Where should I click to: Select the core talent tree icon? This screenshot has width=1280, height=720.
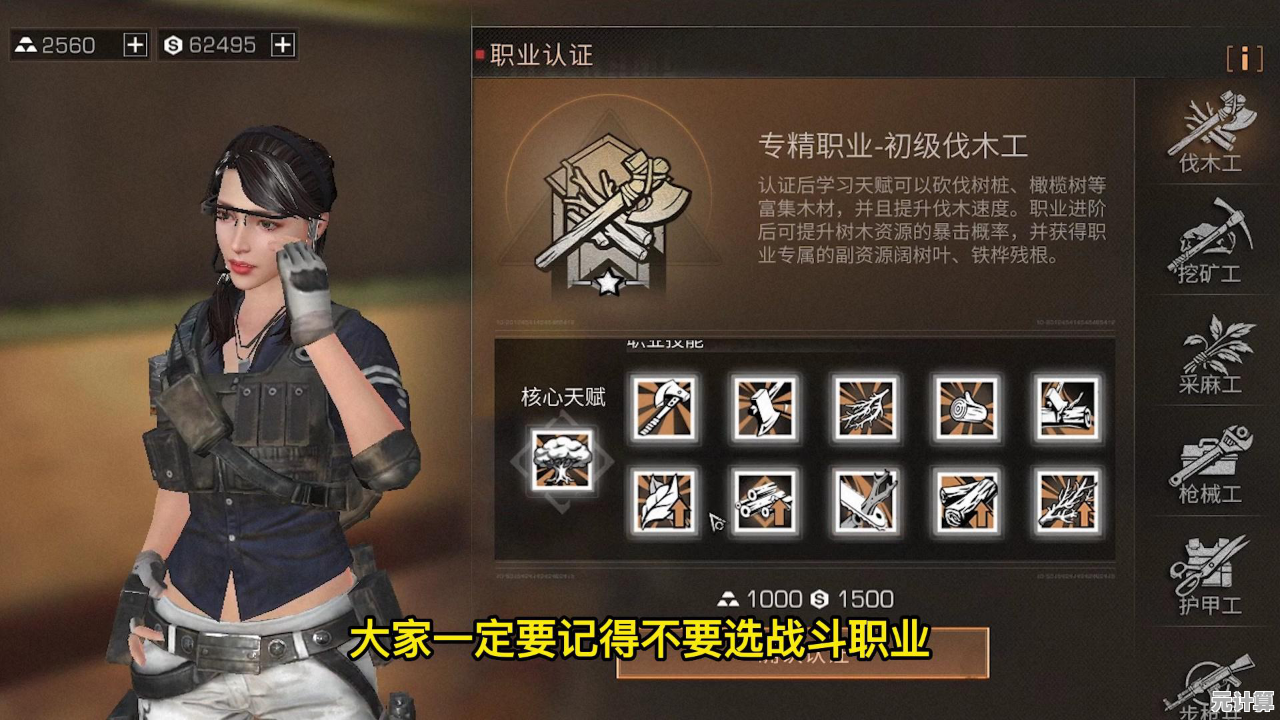[562, 460]
